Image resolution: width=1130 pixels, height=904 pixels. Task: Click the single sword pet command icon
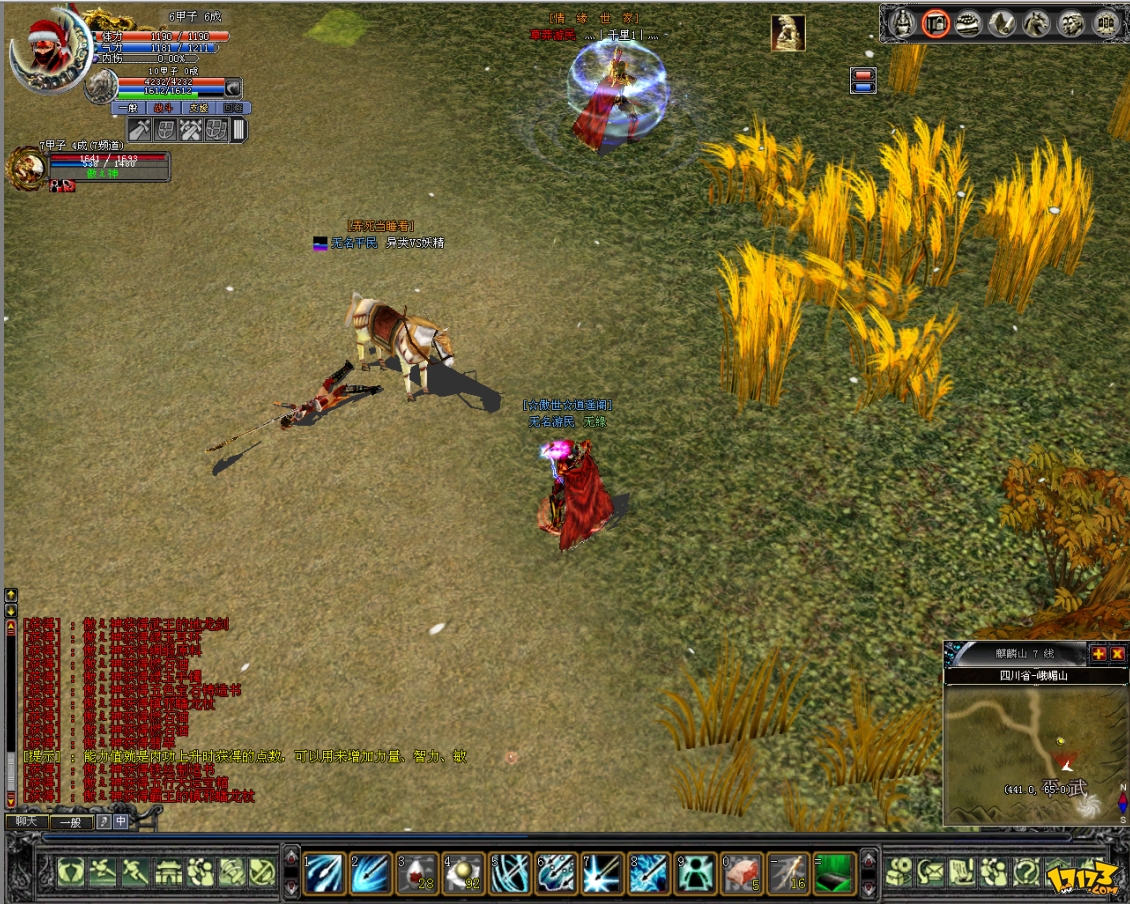tap(139, 130)
